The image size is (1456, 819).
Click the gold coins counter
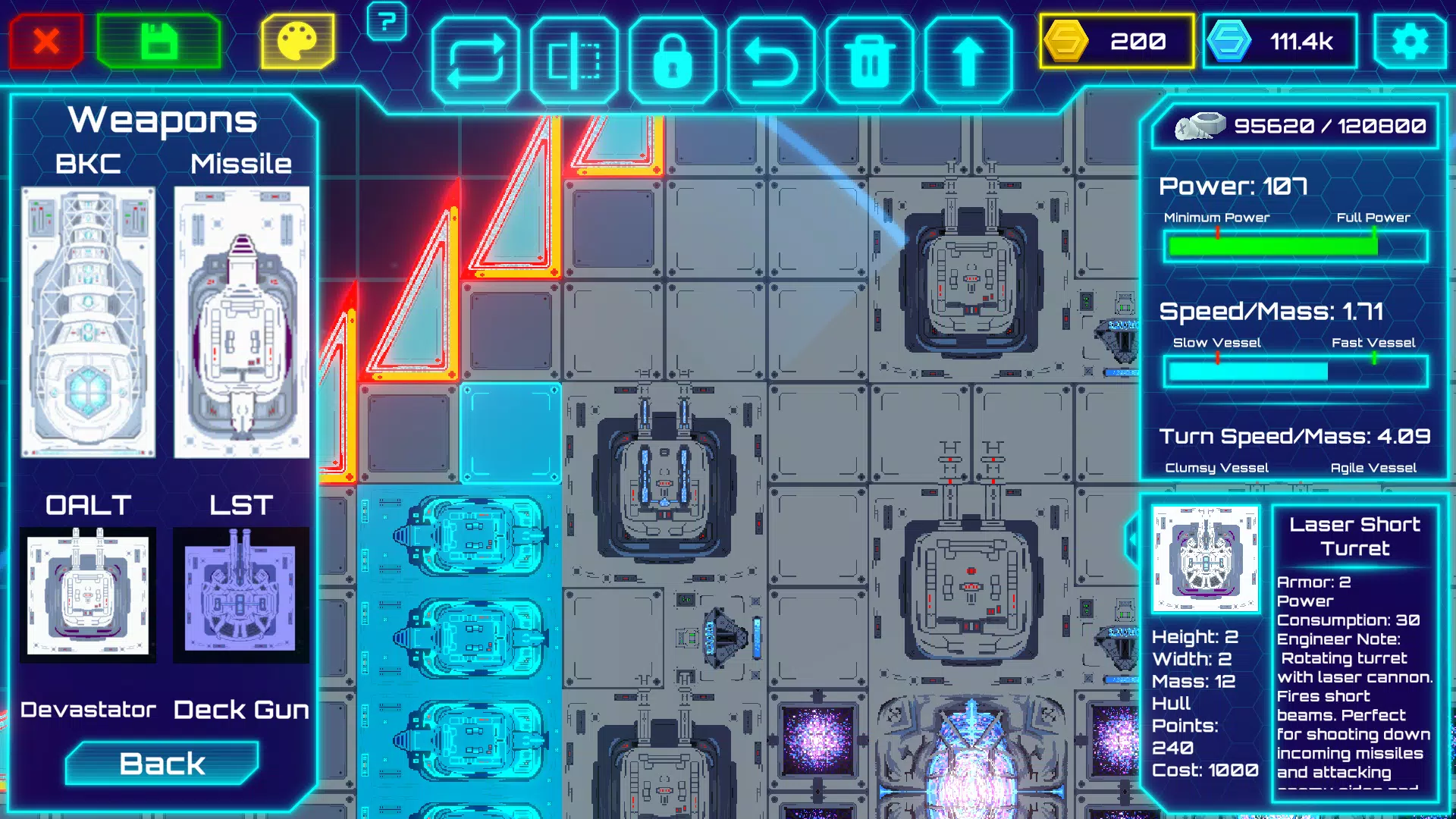[x=1116, y=42]
